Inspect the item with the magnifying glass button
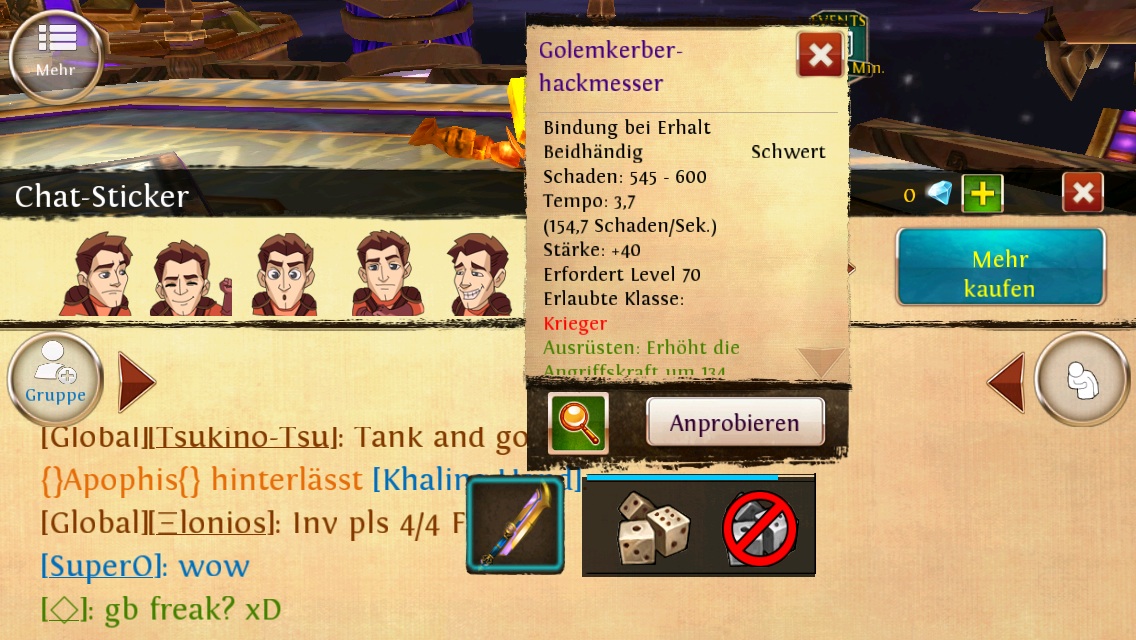 click(x=578, y=422)
